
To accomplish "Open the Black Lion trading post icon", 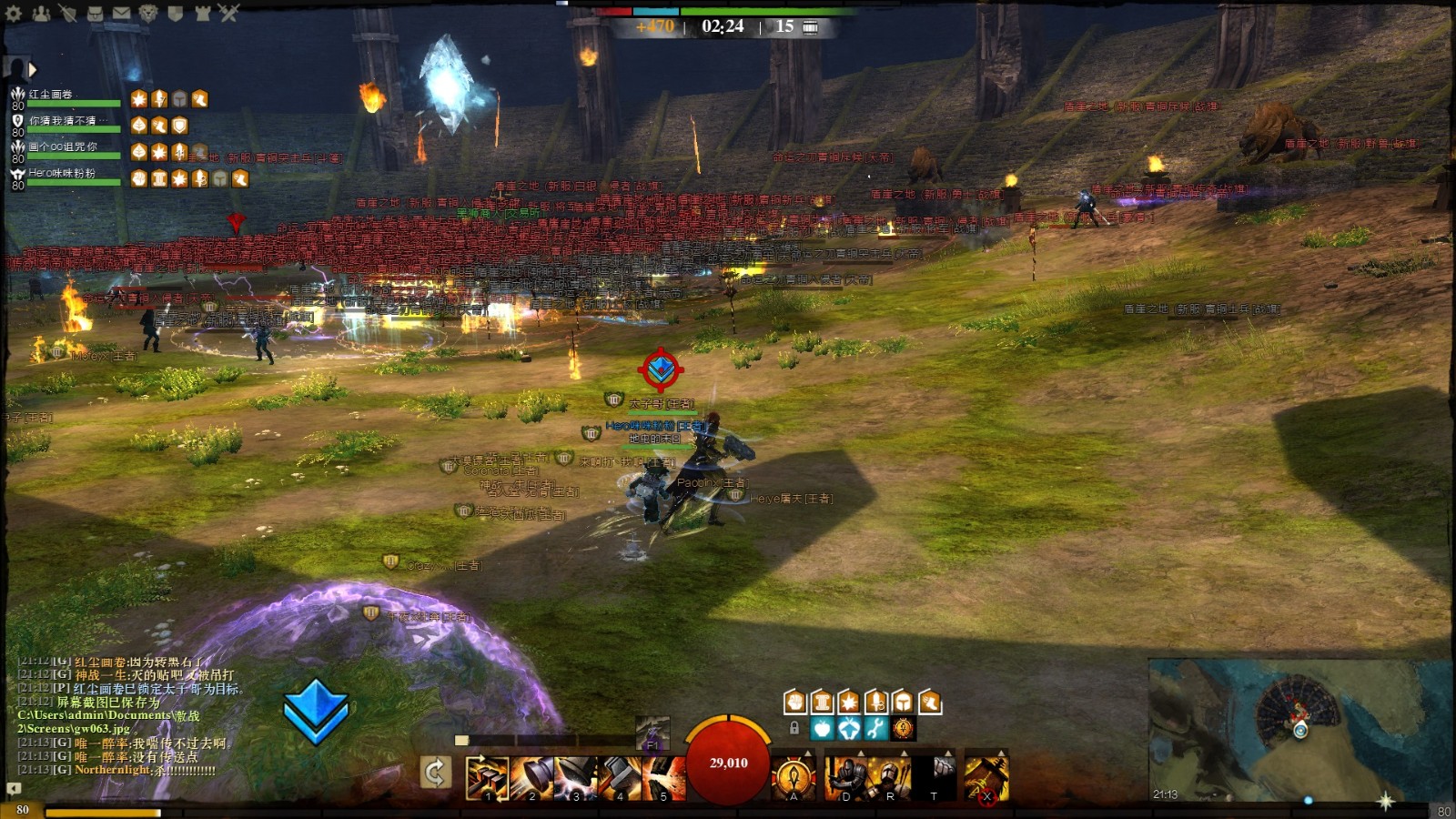I will click(148, 13).
